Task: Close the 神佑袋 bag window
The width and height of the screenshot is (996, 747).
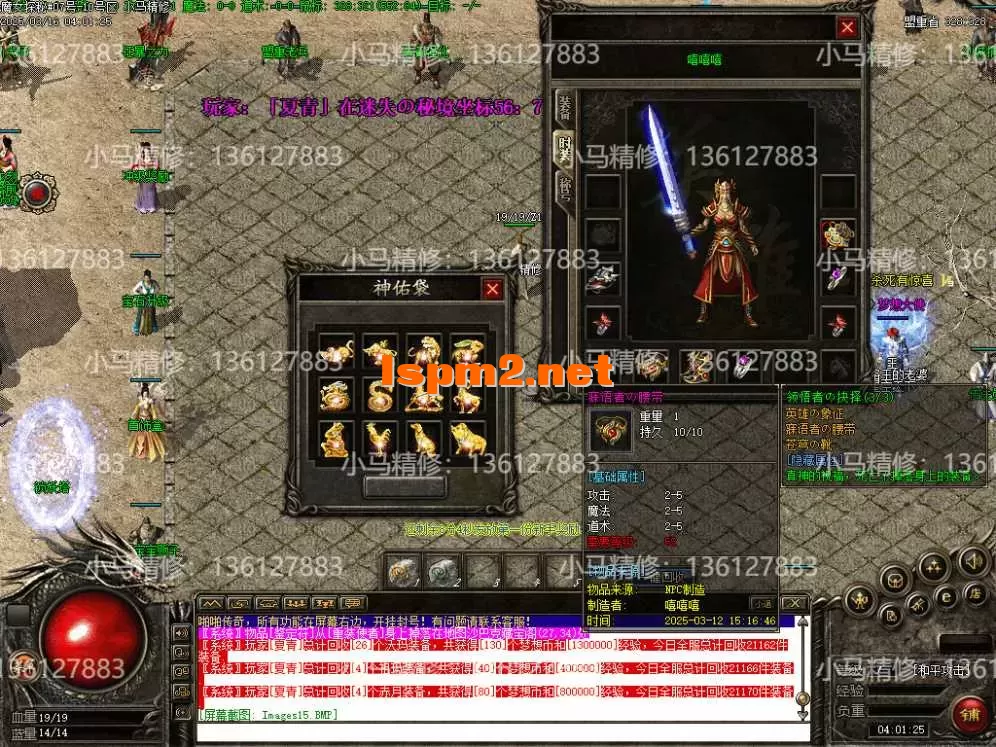Action: pyautogui.click(x=492, y=290)
